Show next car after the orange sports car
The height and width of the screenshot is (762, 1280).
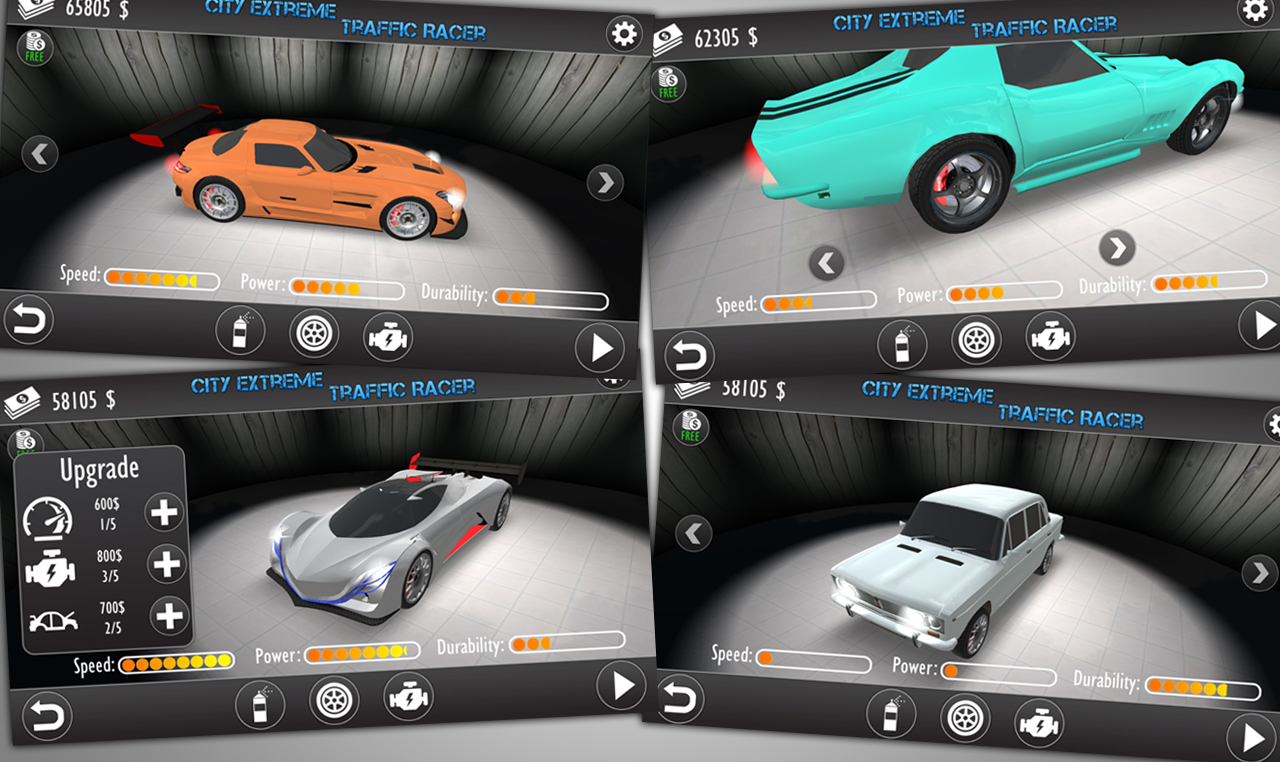(605, 183)
